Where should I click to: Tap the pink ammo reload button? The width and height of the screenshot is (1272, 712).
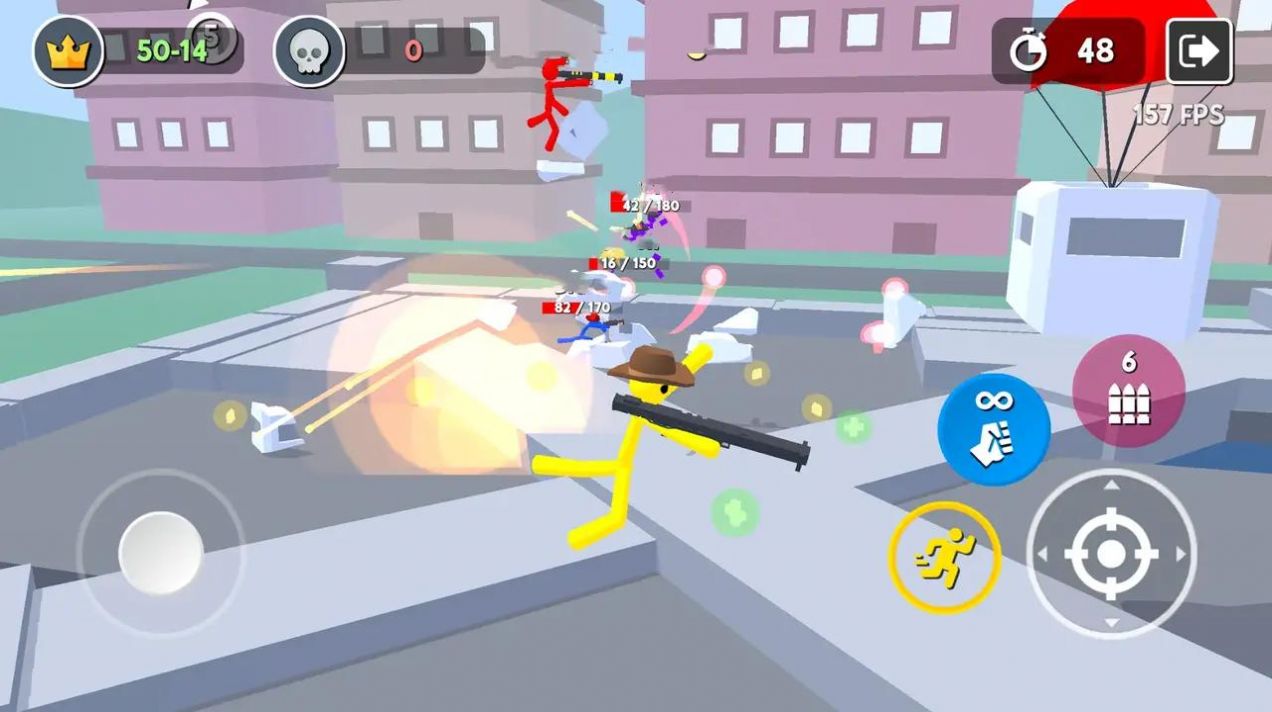[1128, 390]
